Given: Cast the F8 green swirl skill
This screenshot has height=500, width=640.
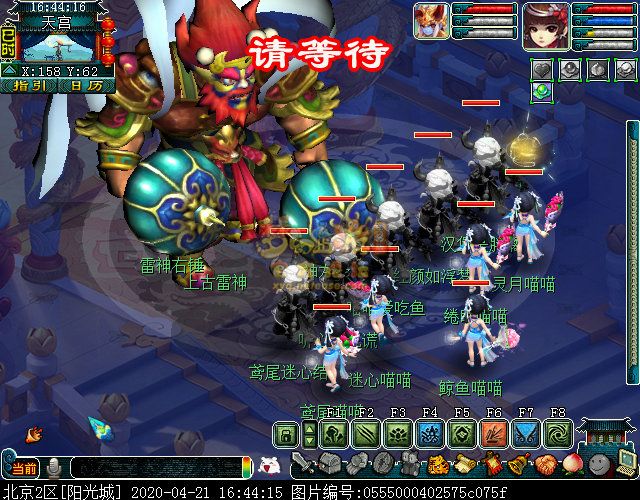Looking at the screenshot, I should tap(558, 434).
